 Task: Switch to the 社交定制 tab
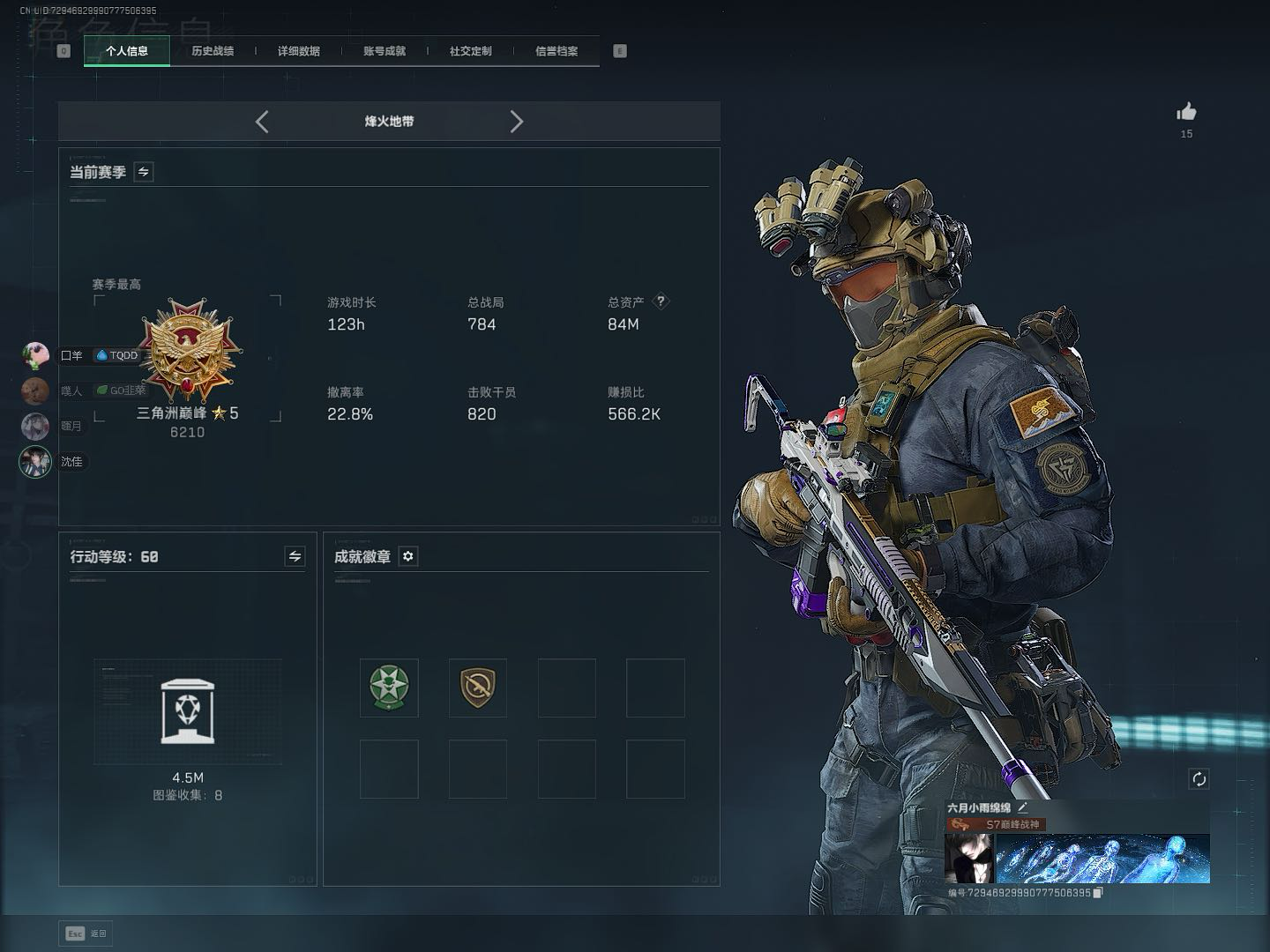click(x=470, y=51)
